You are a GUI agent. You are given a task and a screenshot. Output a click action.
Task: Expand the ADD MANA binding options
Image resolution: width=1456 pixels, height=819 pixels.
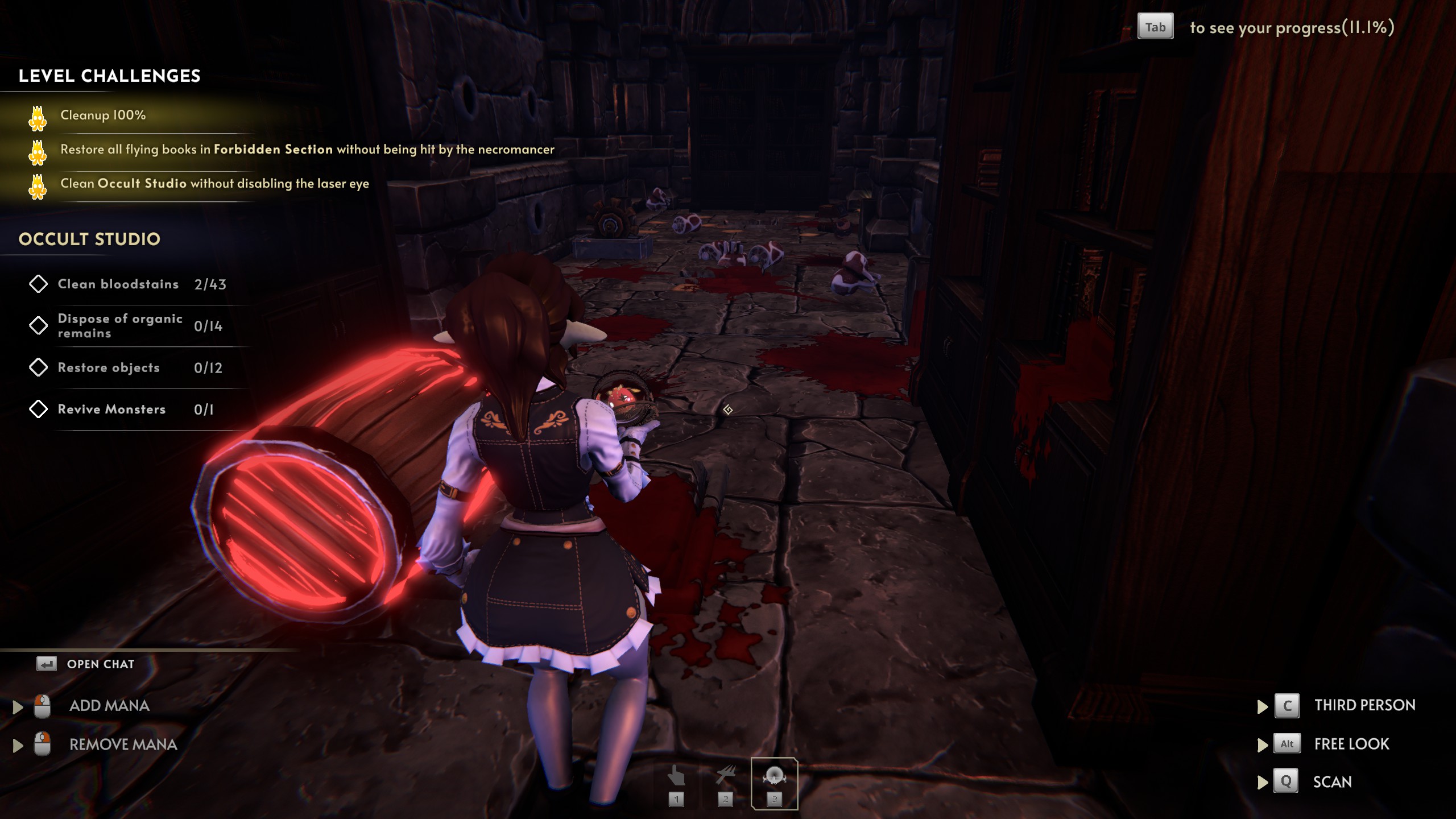coord(18,705)
